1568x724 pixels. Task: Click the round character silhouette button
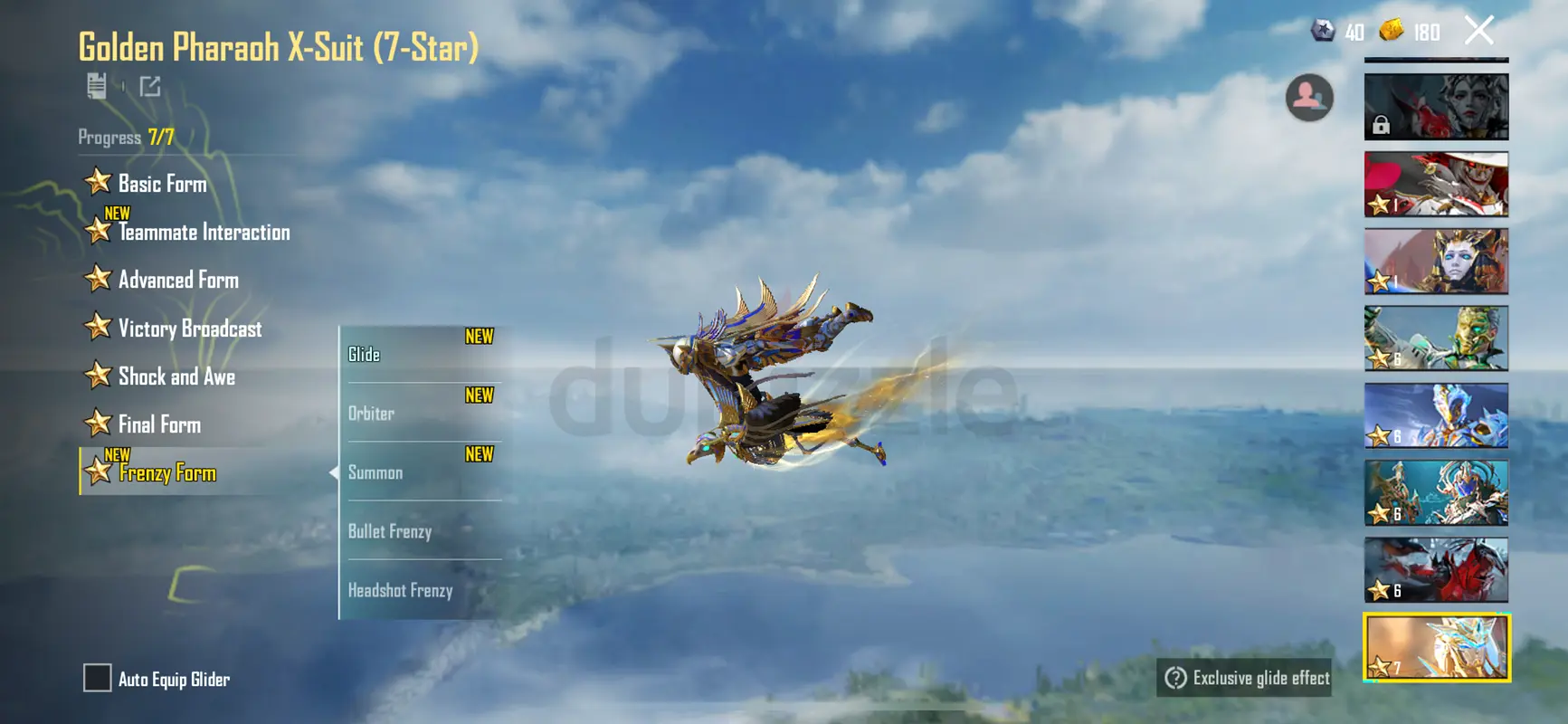1309,97
